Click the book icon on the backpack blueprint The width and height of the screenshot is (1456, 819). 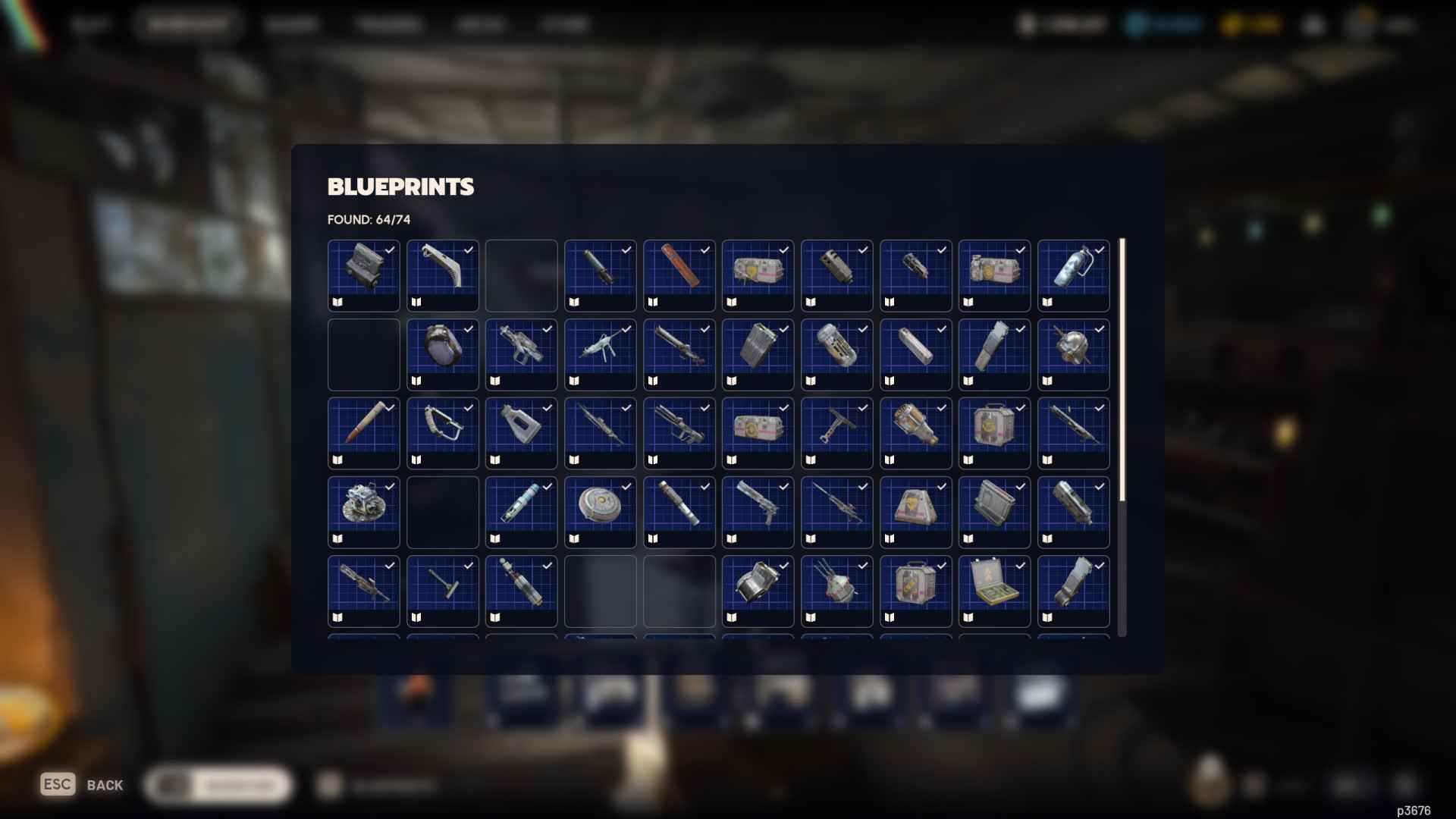click(418, 380)
